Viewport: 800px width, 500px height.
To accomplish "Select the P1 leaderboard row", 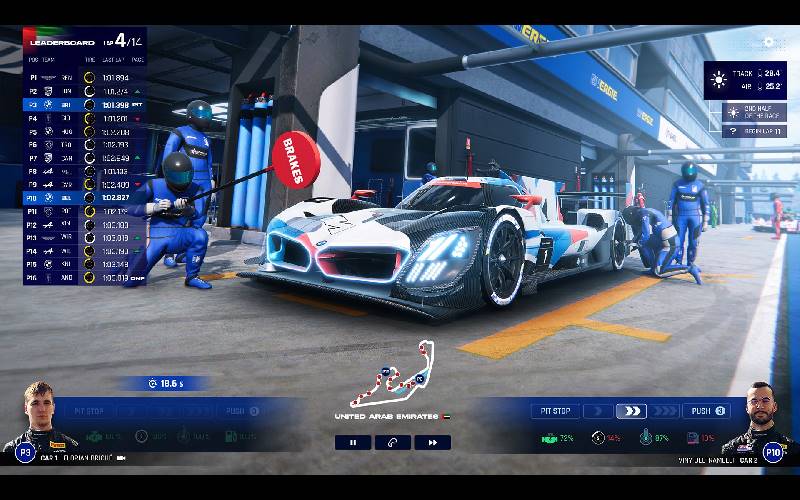I will coord(84,76).
